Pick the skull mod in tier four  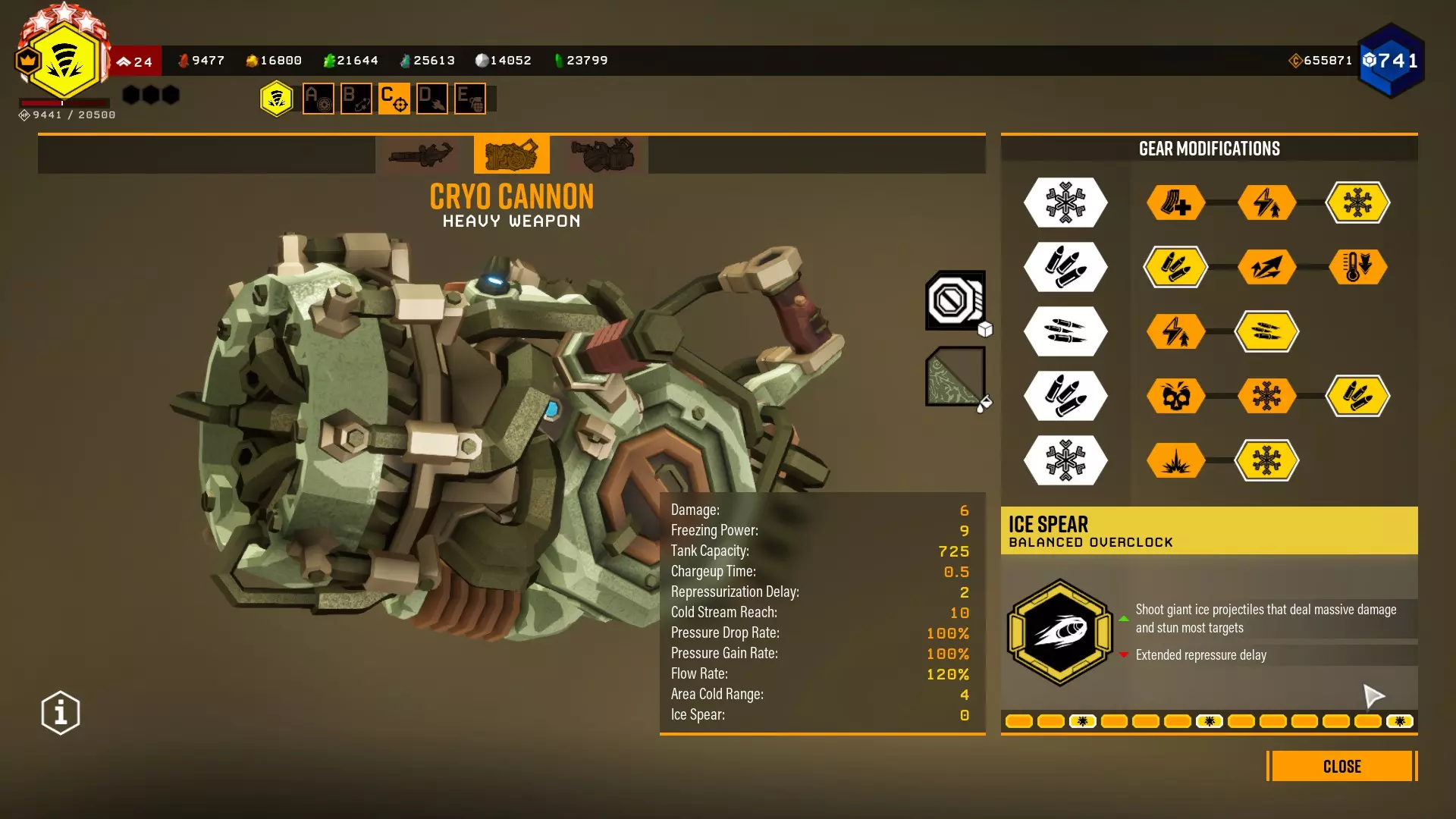pos(1175,396)
